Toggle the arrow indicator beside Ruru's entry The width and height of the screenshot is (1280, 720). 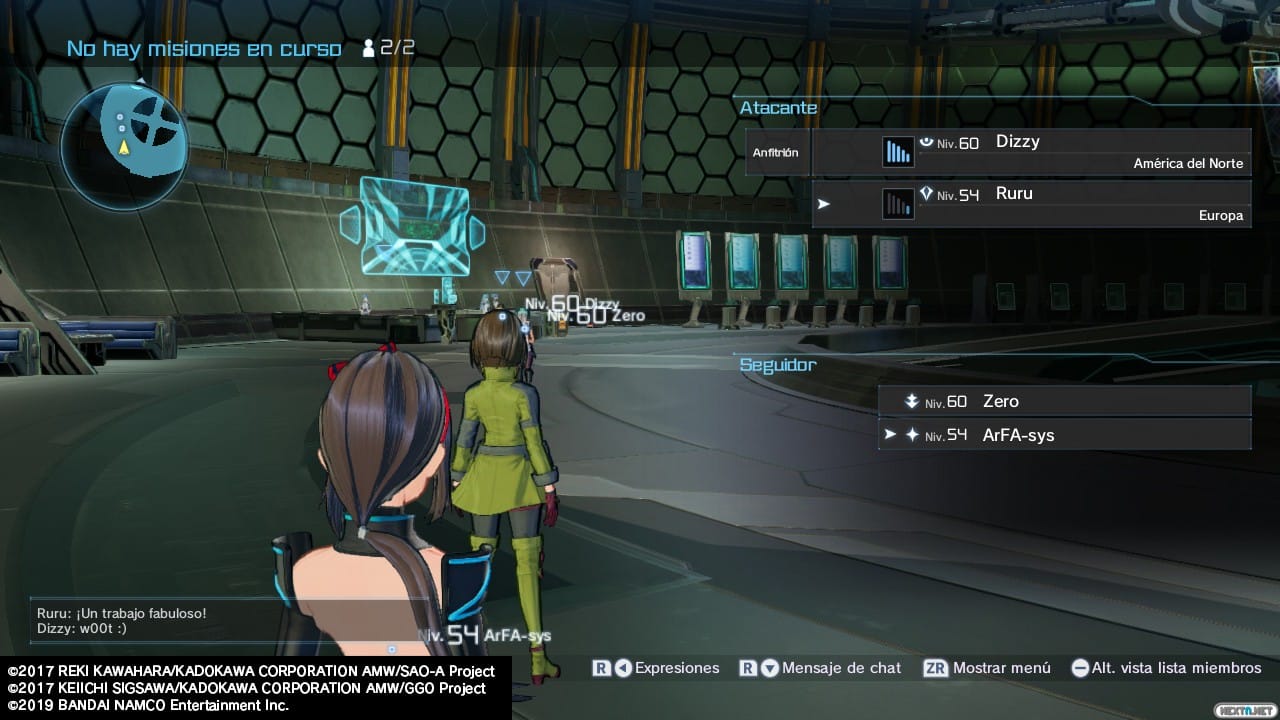pos(825,203)
